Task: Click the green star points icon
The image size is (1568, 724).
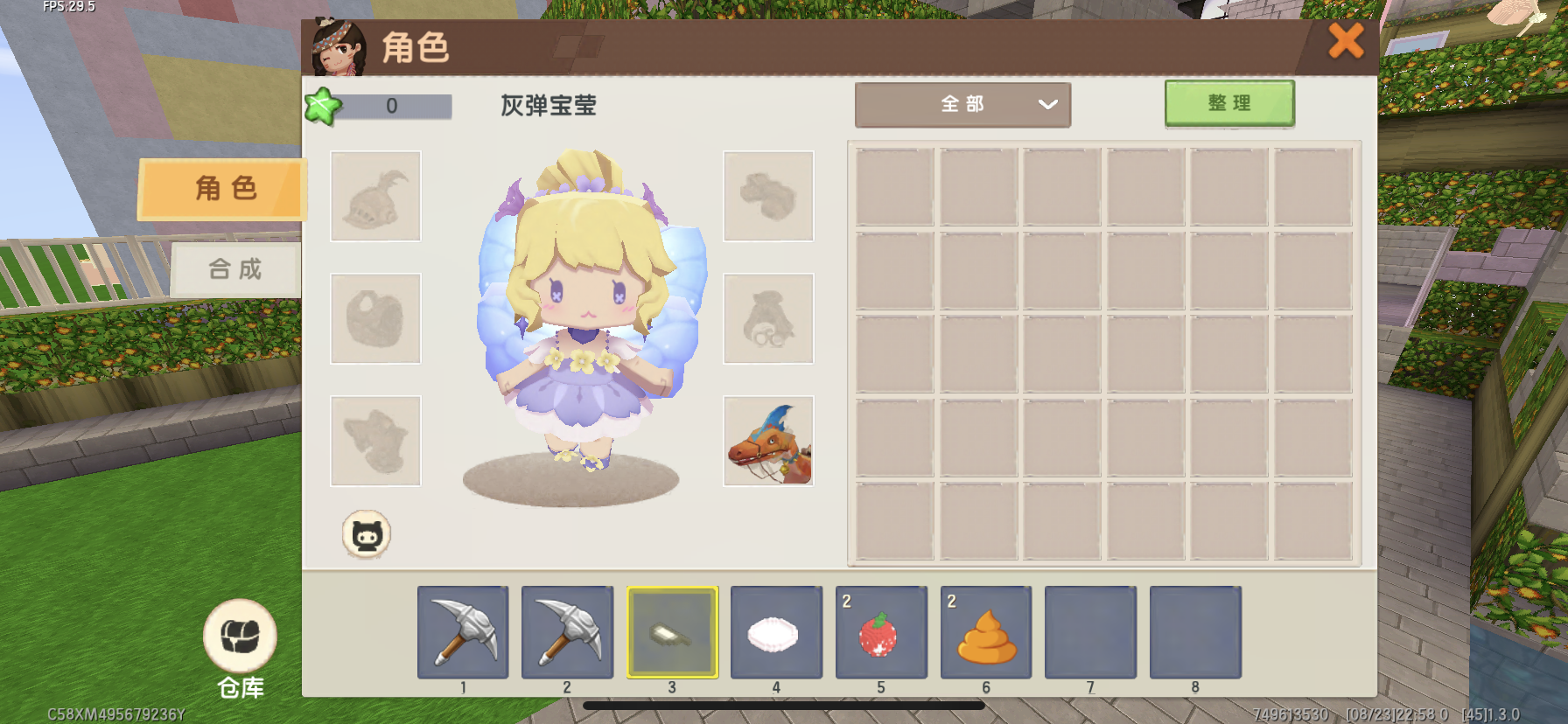Action: pyautogui.click(x=322, y=107)
